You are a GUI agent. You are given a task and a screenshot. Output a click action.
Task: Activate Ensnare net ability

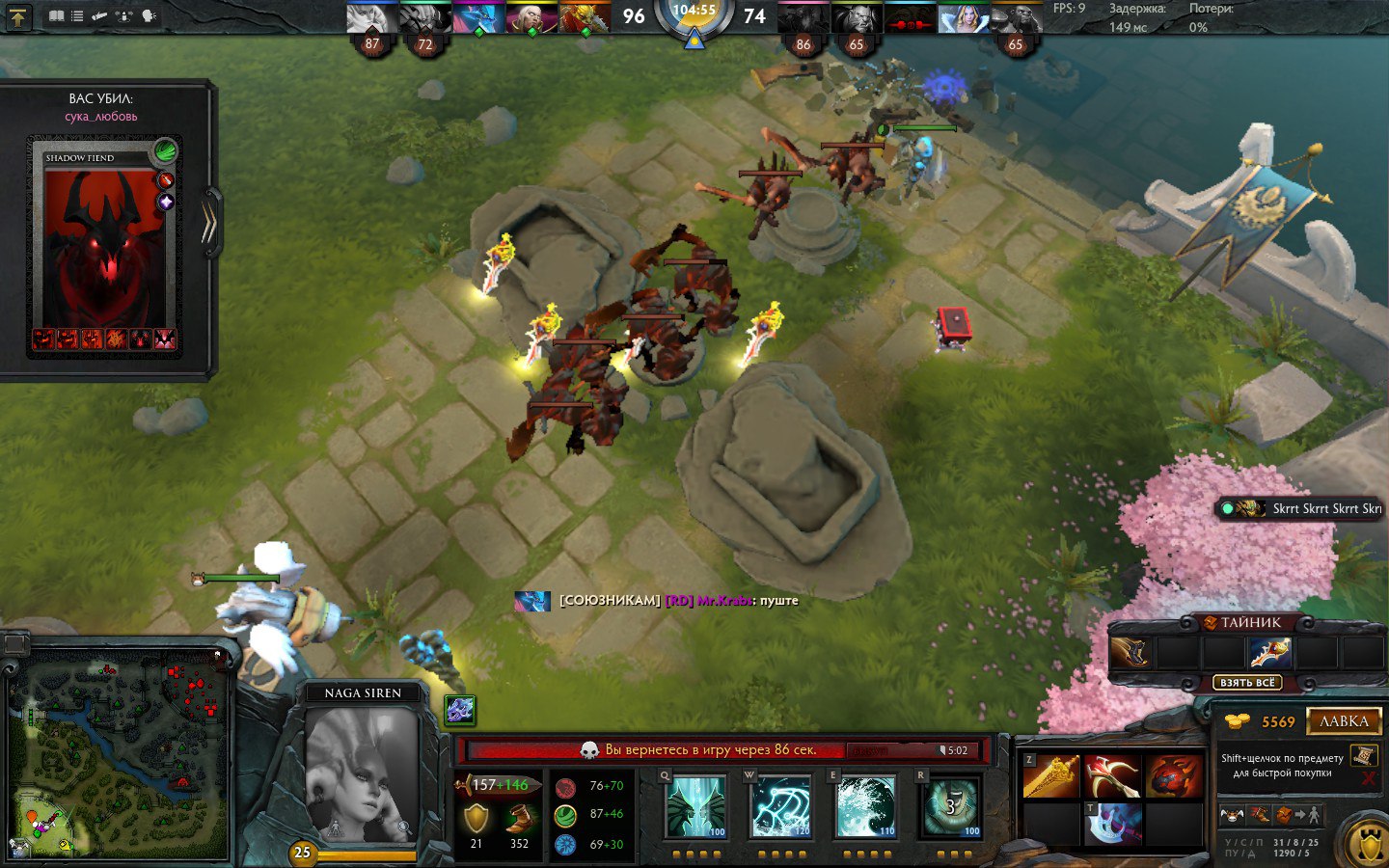click(x=779, y=806)
